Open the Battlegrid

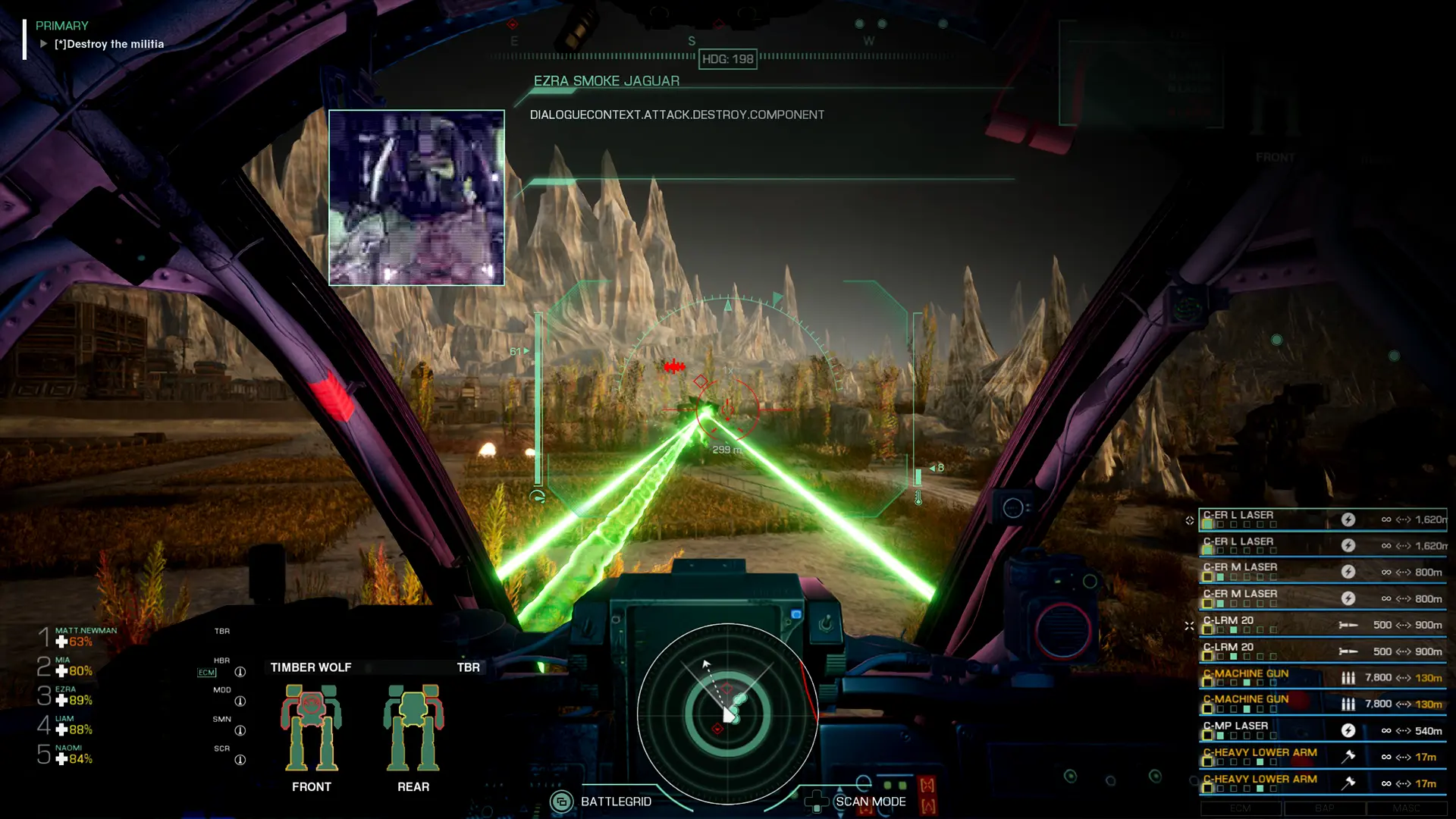tap(604, 802)
